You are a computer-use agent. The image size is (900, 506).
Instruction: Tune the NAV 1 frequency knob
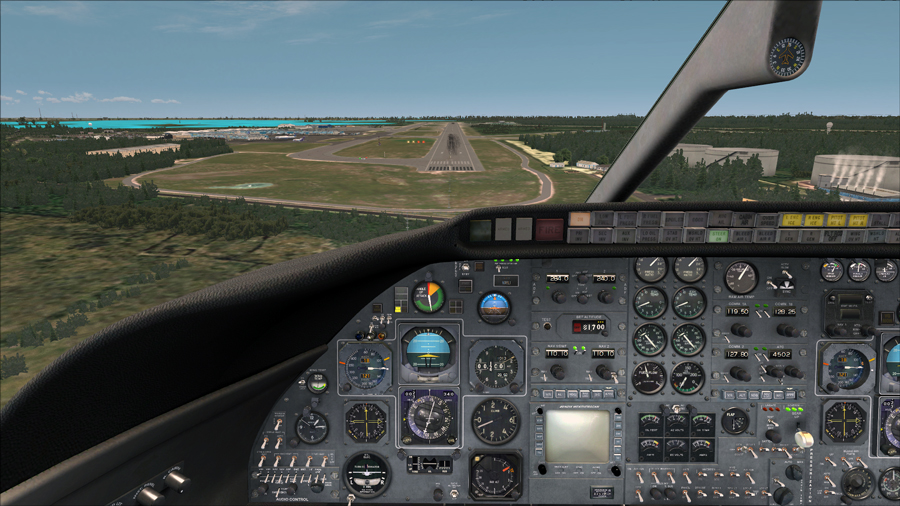coord(557,371)
